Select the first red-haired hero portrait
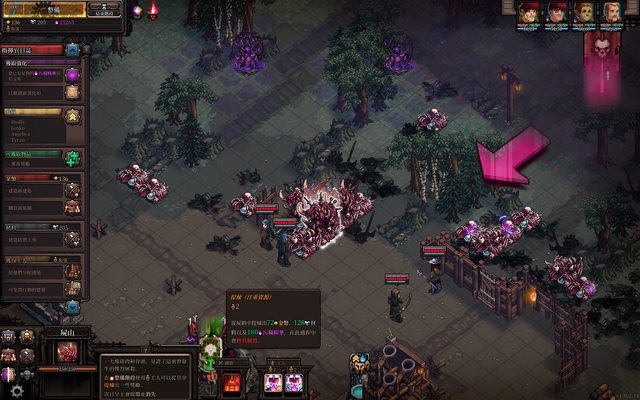The width and height of the screenshot is (640, 400). (529, 13)
